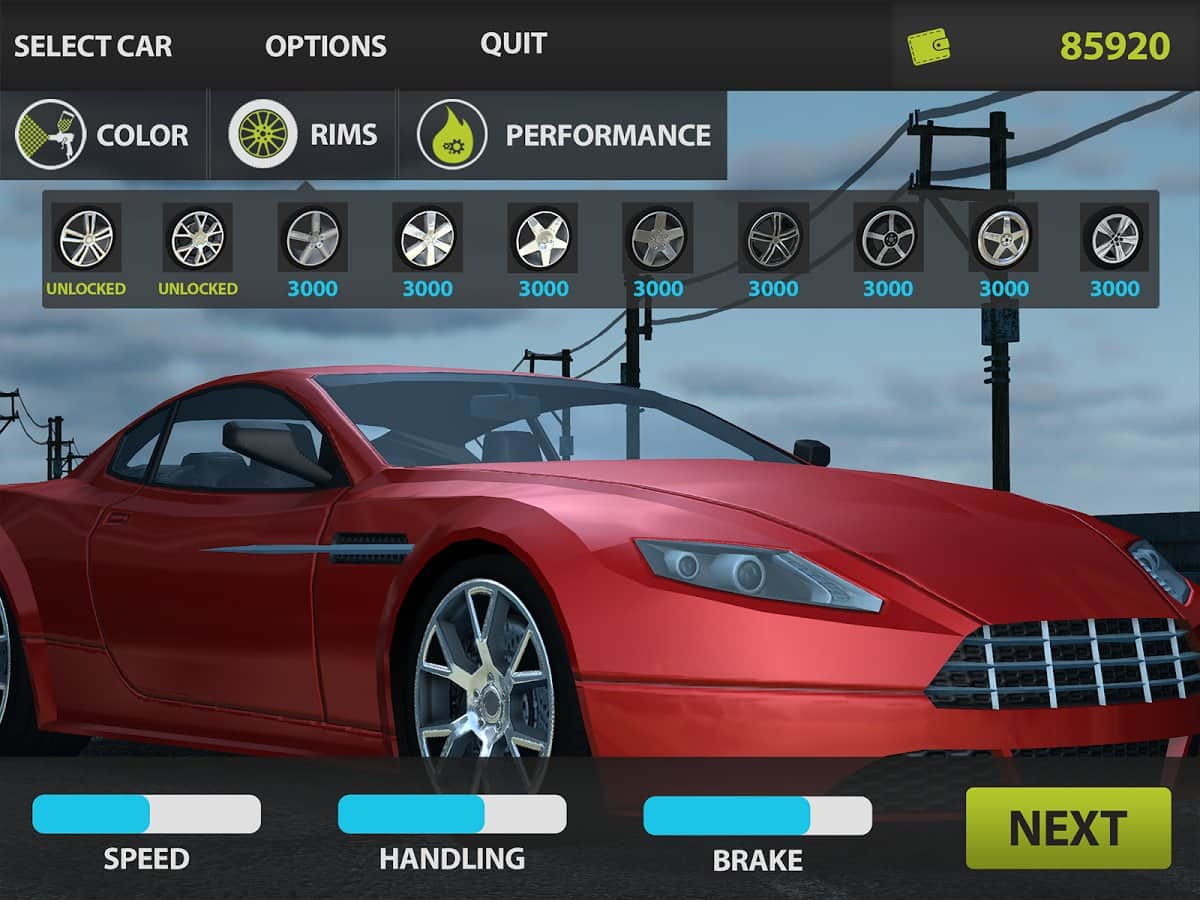Open the Select Car menu
Screen dimensions: 1200x900
tap(93, 46)
